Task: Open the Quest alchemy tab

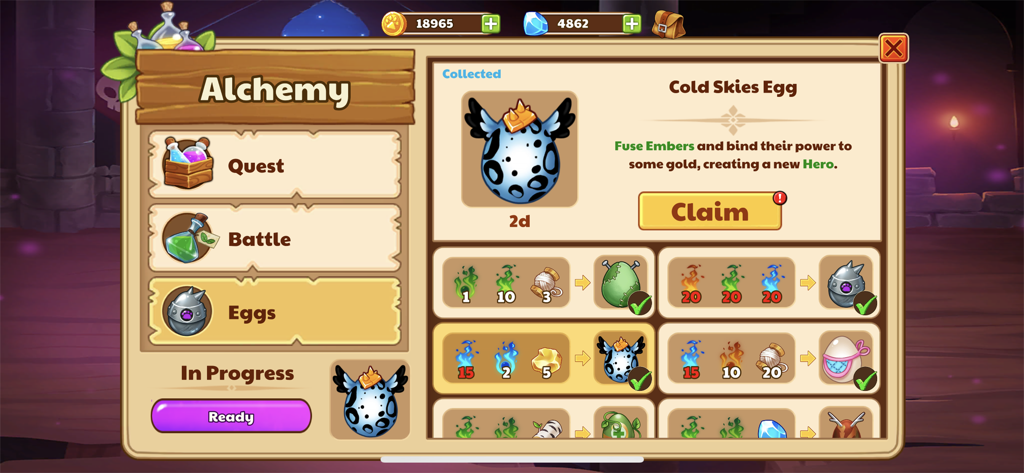Action: [274, 166]
